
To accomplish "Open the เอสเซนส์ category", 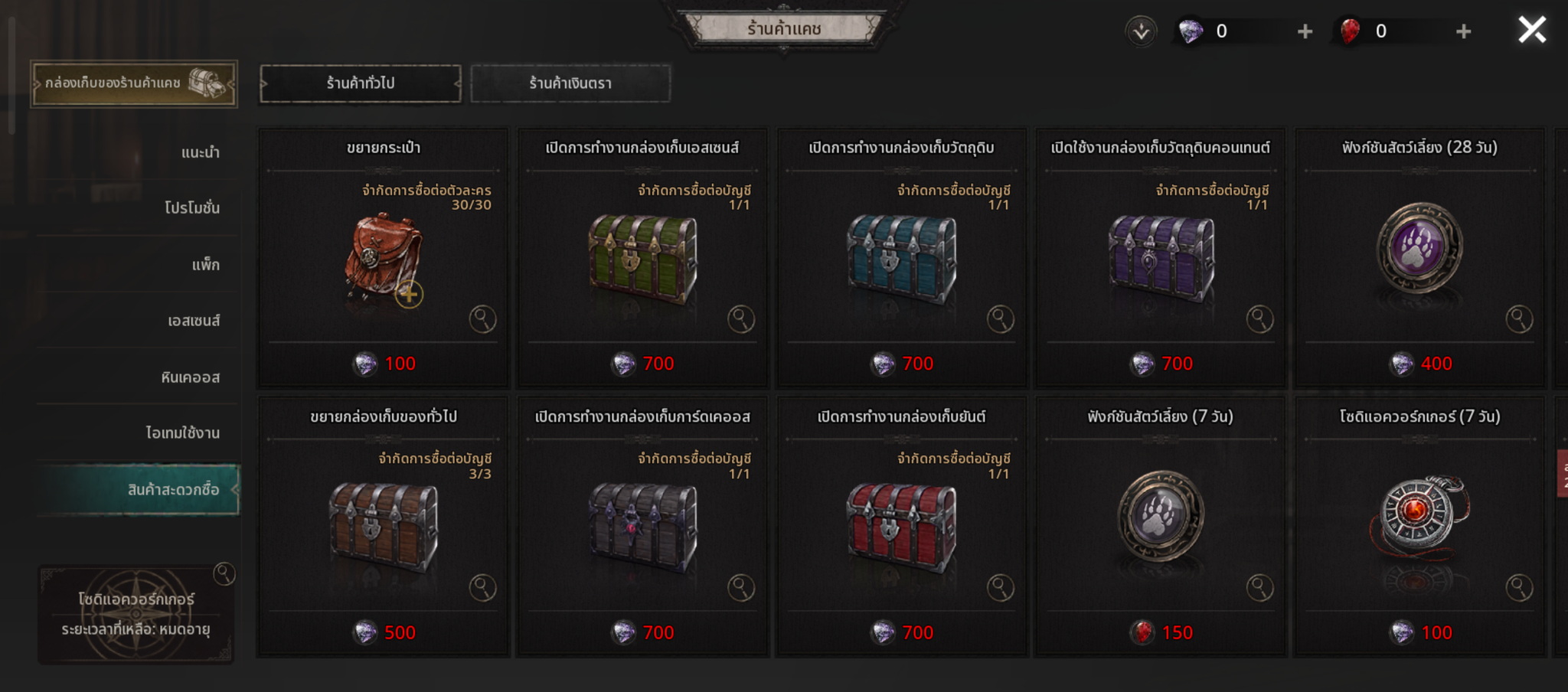I will point(193,321).
